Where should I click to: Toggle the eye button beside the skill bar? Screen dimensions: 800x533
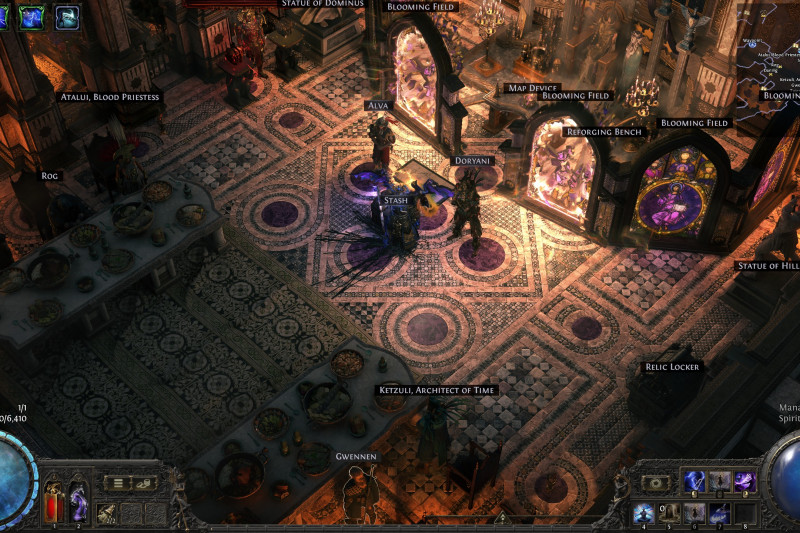655,483
